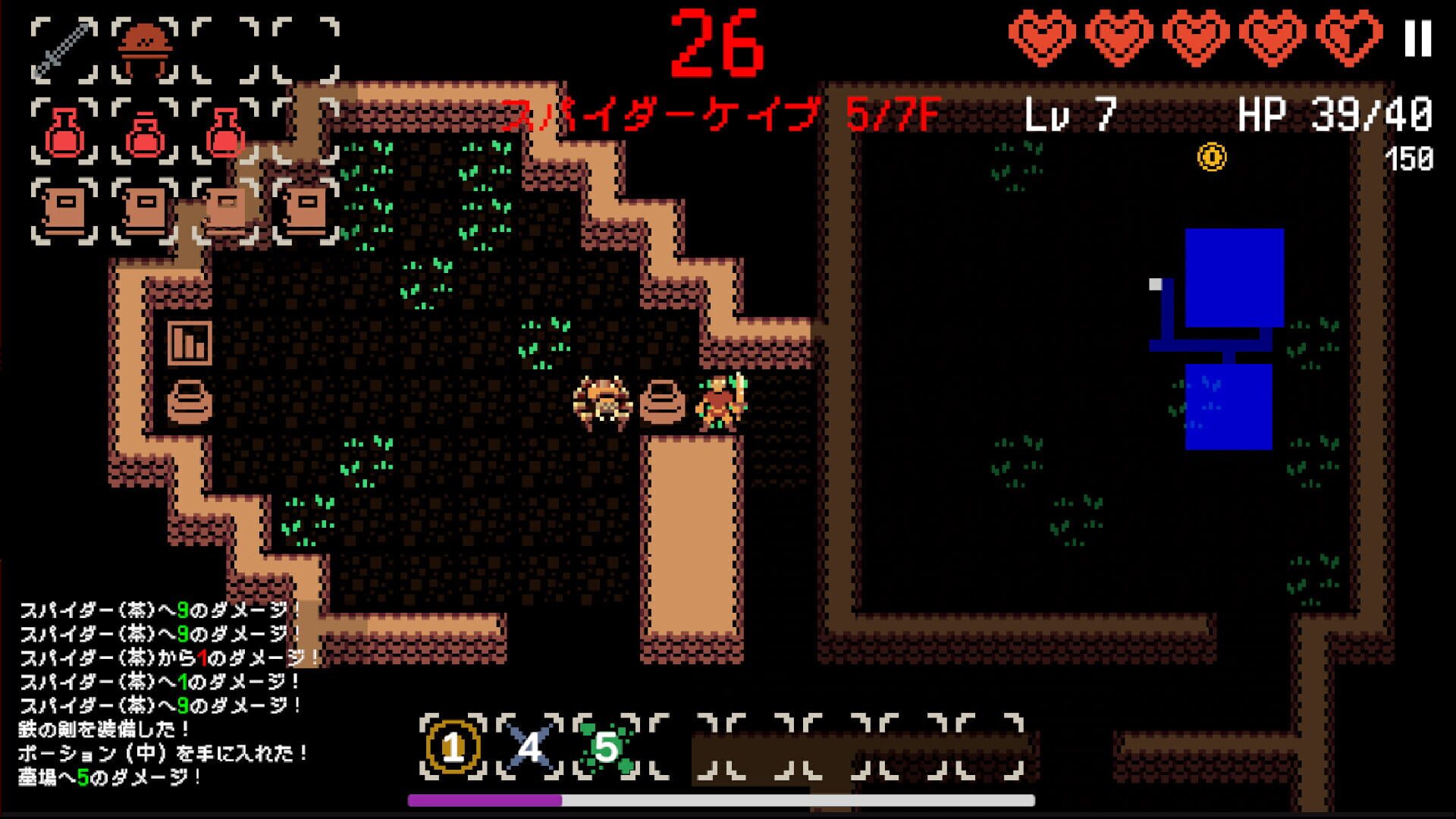Viewport: 1456px width, 819px height.
Task: Click the bookshelf in the left room
Action: click(x=190, y=343)
